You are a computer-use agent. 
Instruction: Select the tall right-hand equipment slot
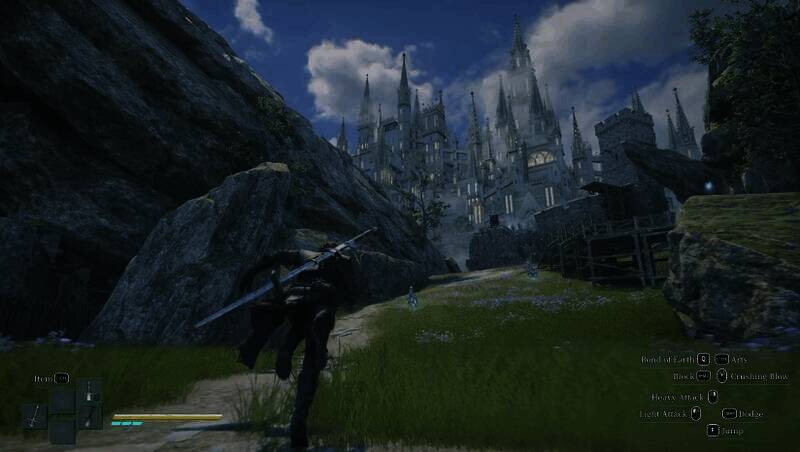point(90,404)
